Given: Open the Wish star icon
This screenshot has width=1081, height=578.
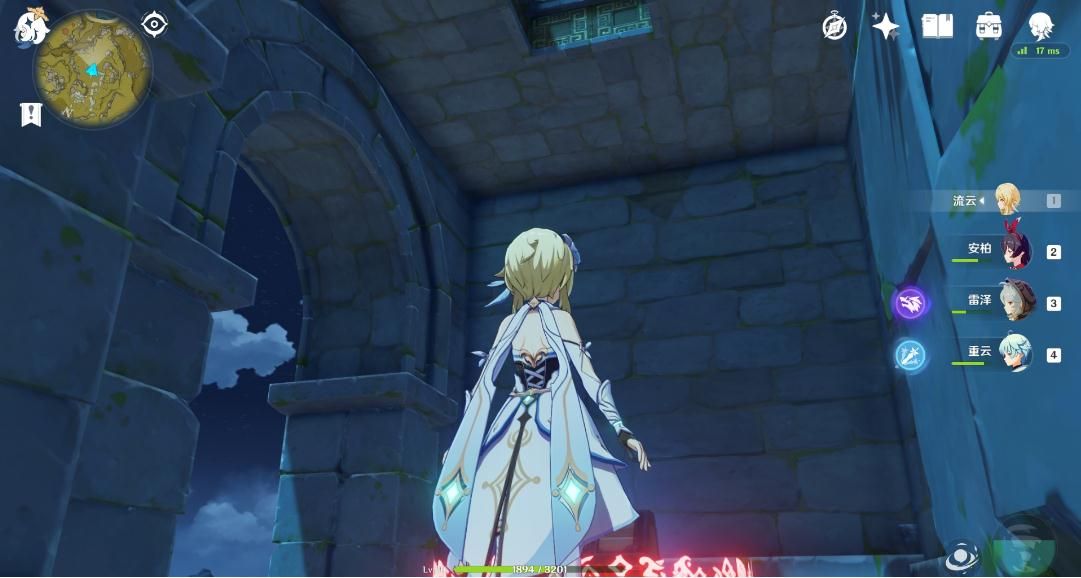Looking at the screenshot, I should [x=885, y=26].
